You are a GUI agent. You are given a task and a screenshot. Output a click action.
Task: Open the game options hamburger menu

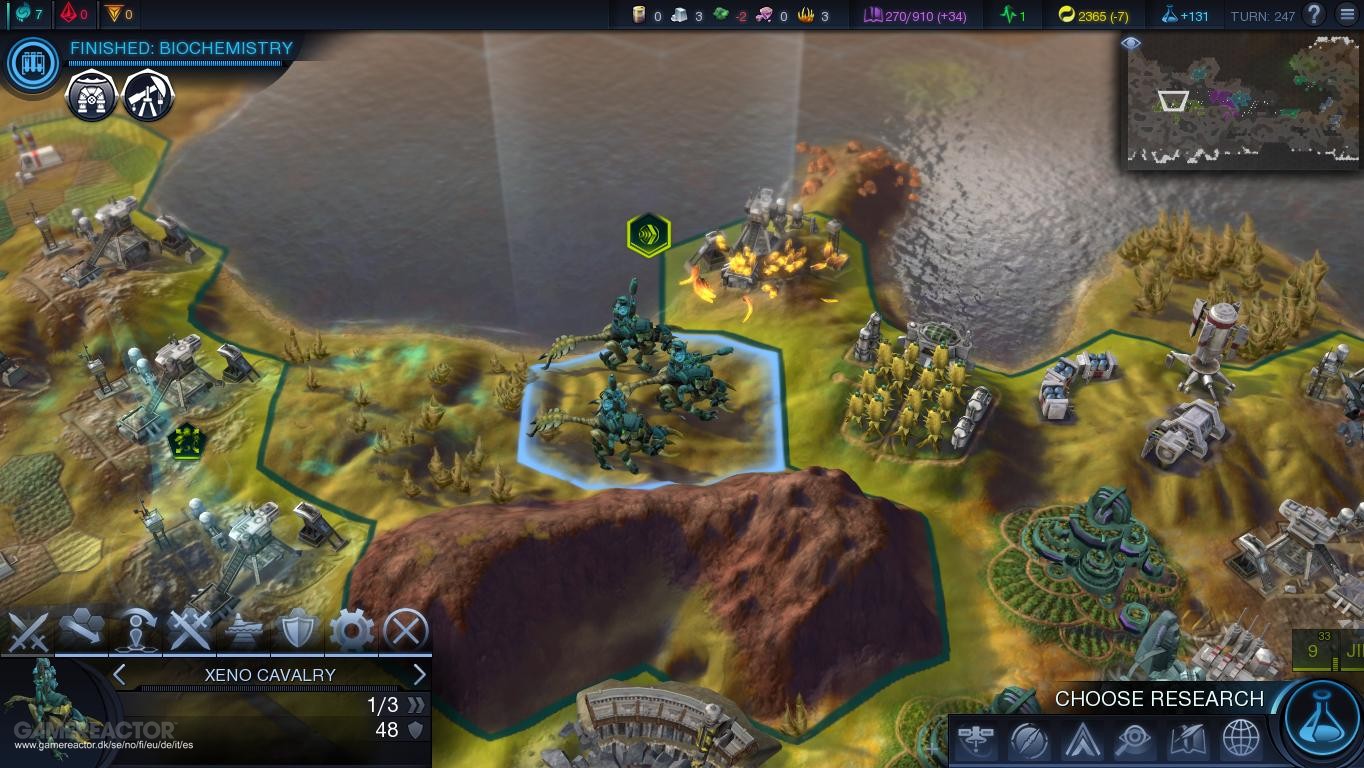pos(1345,15)
